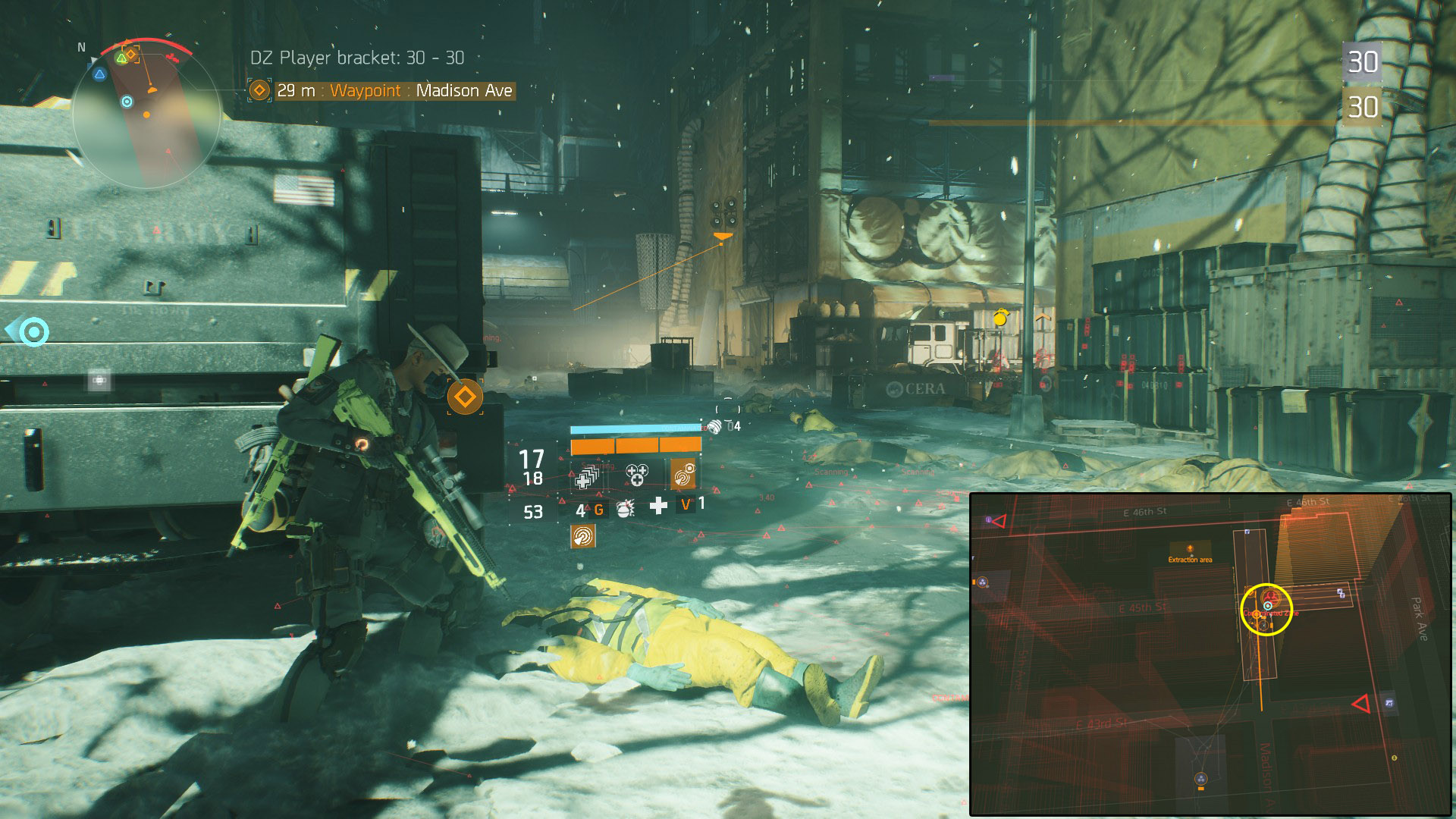Click the red triangle marker near Park Ave
The image size is (1456, 819).
point(1360,704)
